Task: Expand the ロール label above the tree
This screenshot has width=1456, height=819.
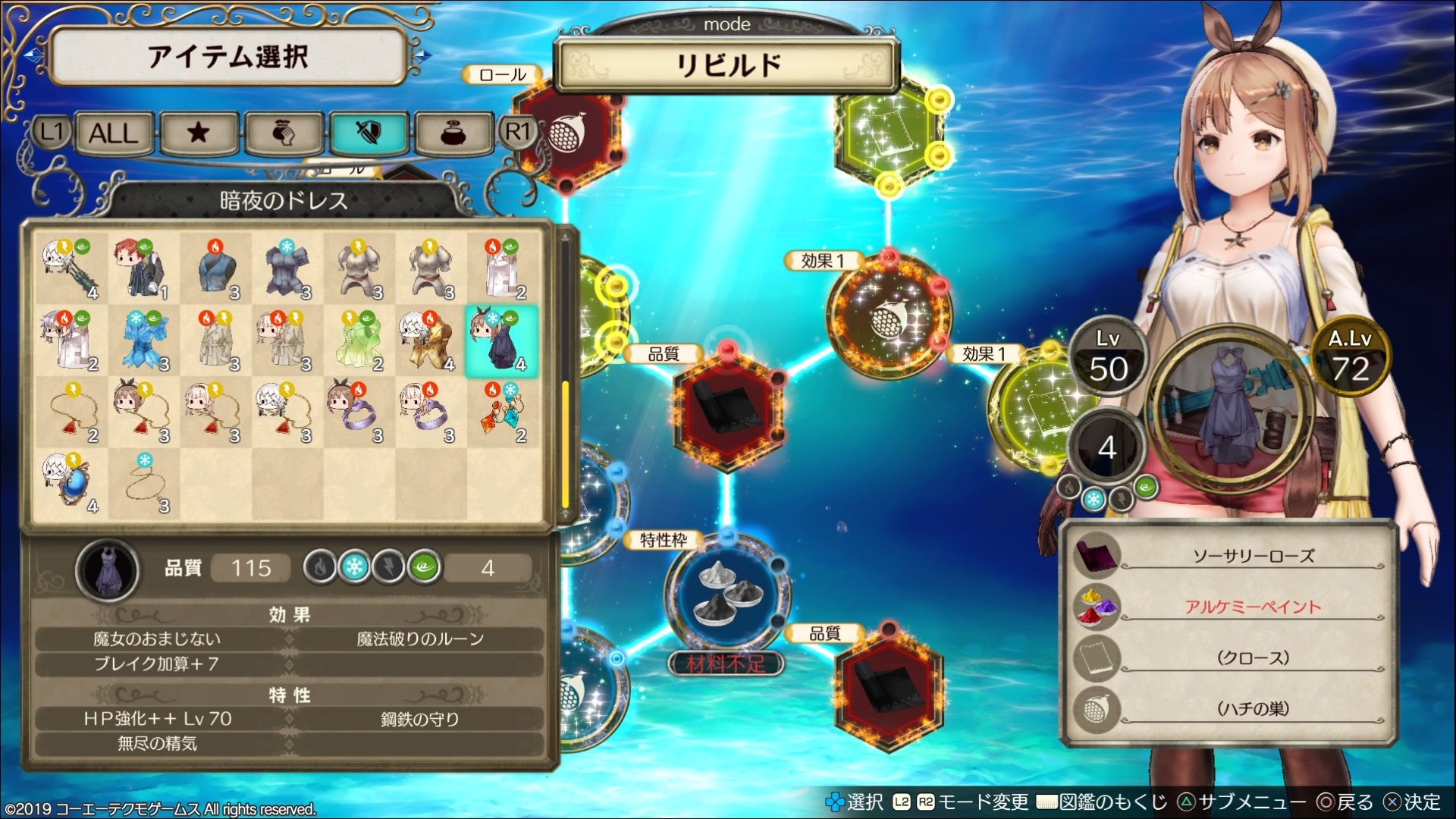Action: point(503,73)
